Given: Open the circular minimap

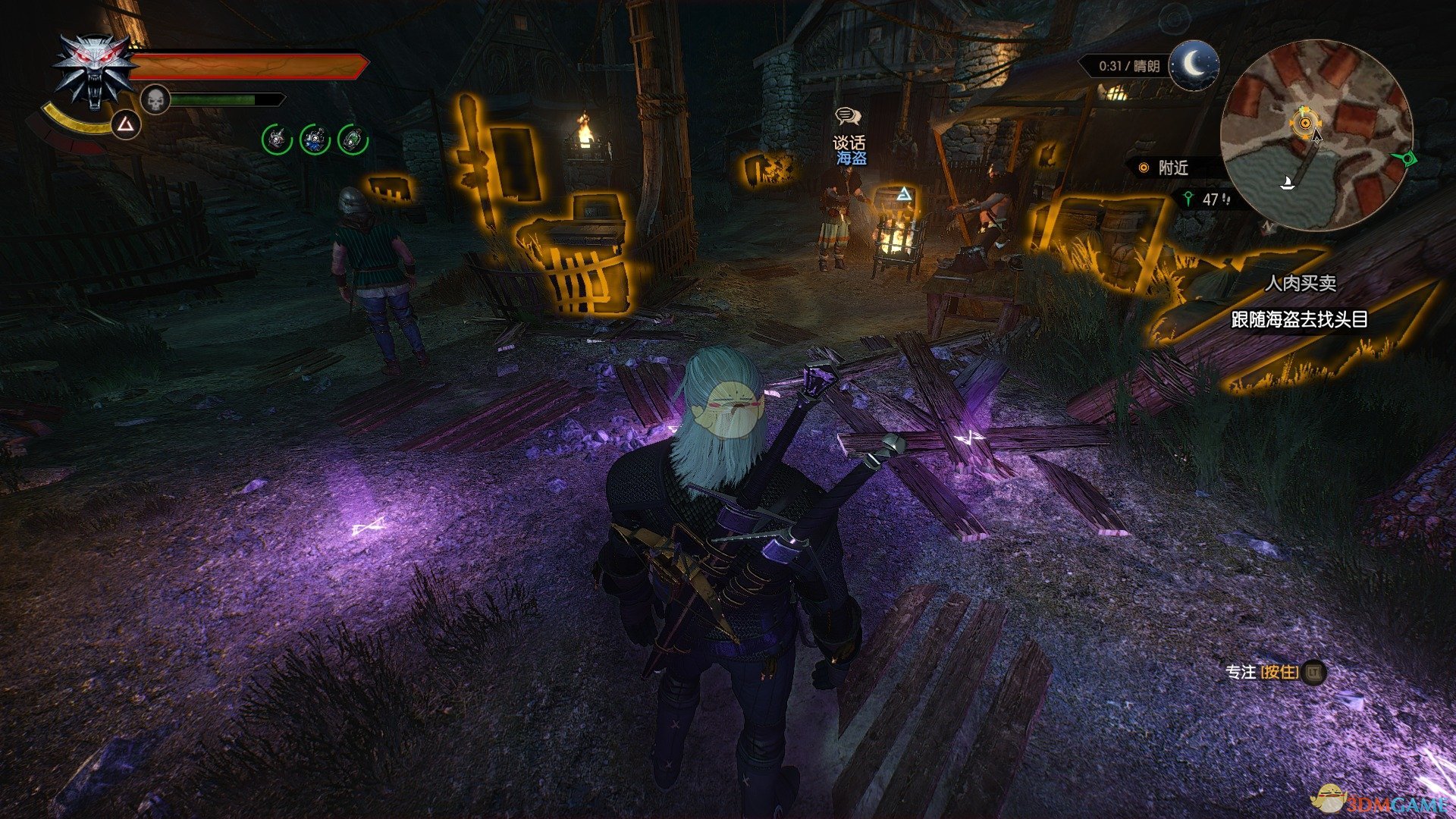Looking at the screenshot, I should 1316,135.
